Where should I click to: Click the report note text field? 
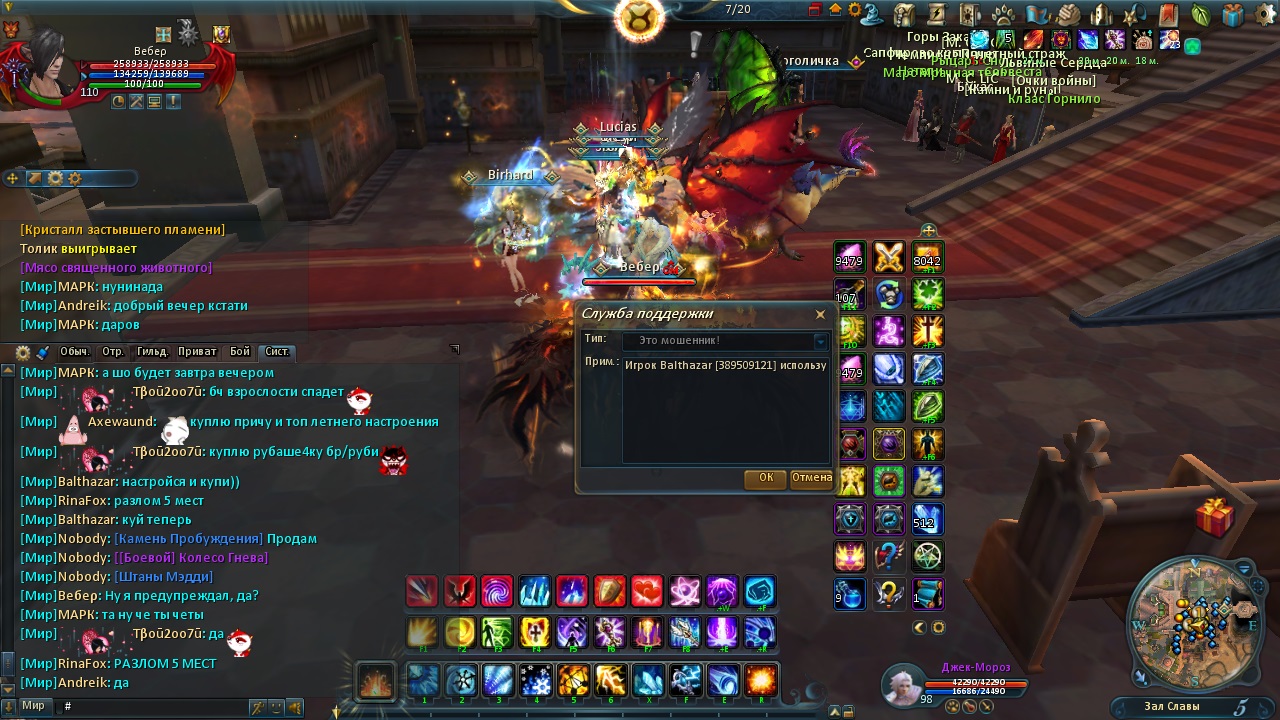(726, 410)
